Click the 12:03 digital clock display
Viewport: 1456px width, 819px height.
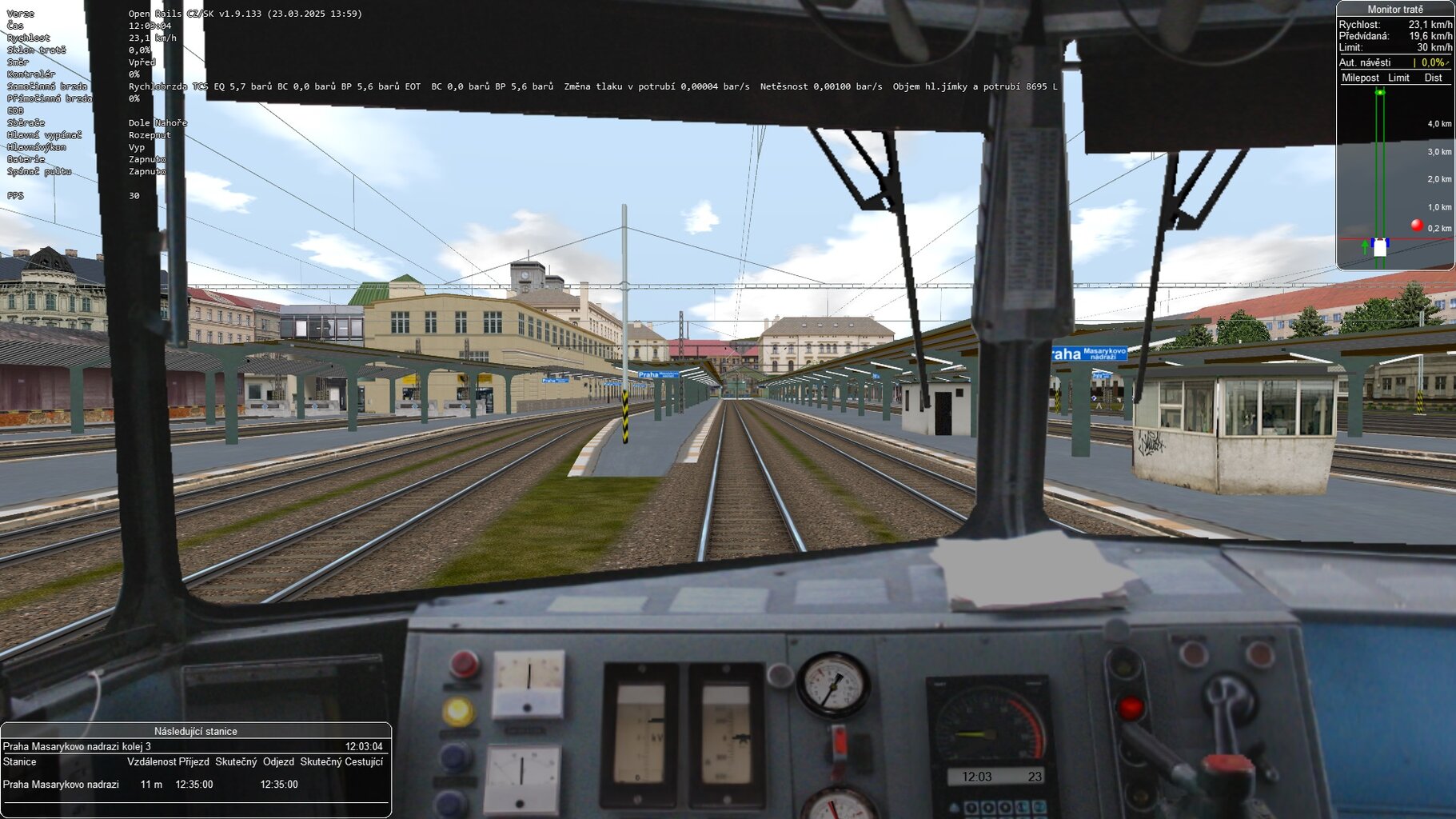coord(977,776)
